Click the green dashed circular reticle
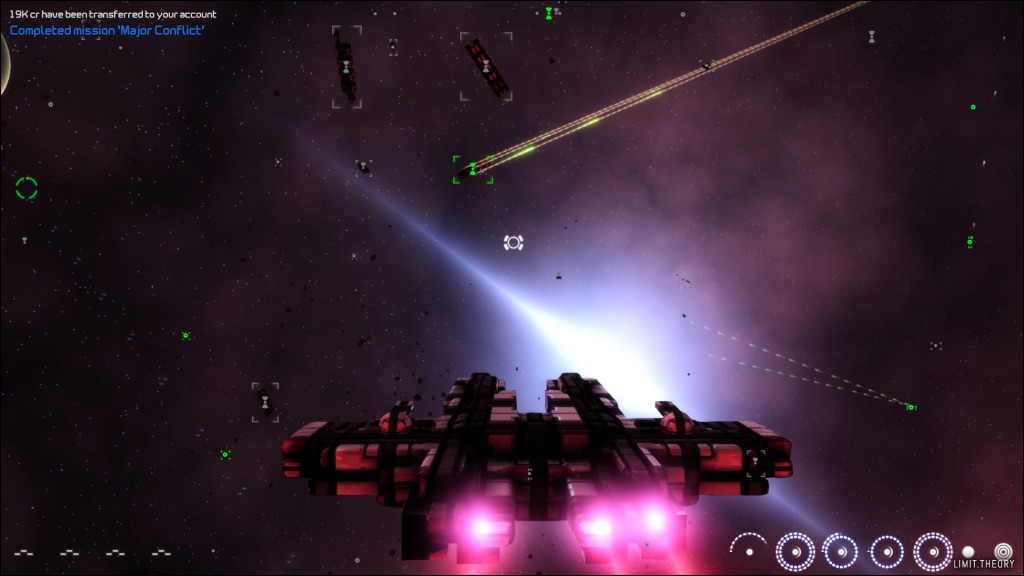 pos(27,187)
